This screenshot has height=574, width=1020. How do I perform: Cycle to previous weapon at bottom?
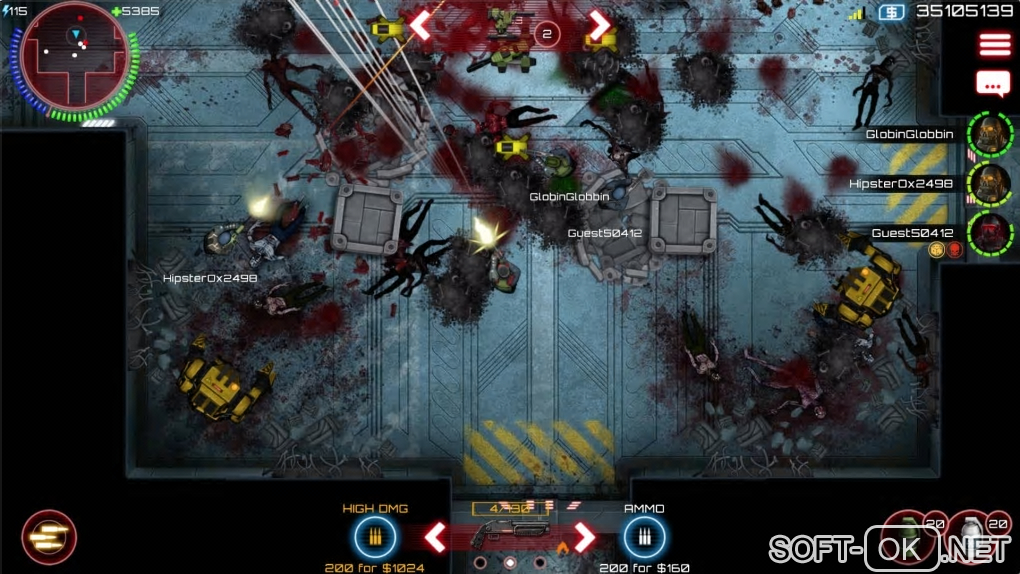point(436,537)
